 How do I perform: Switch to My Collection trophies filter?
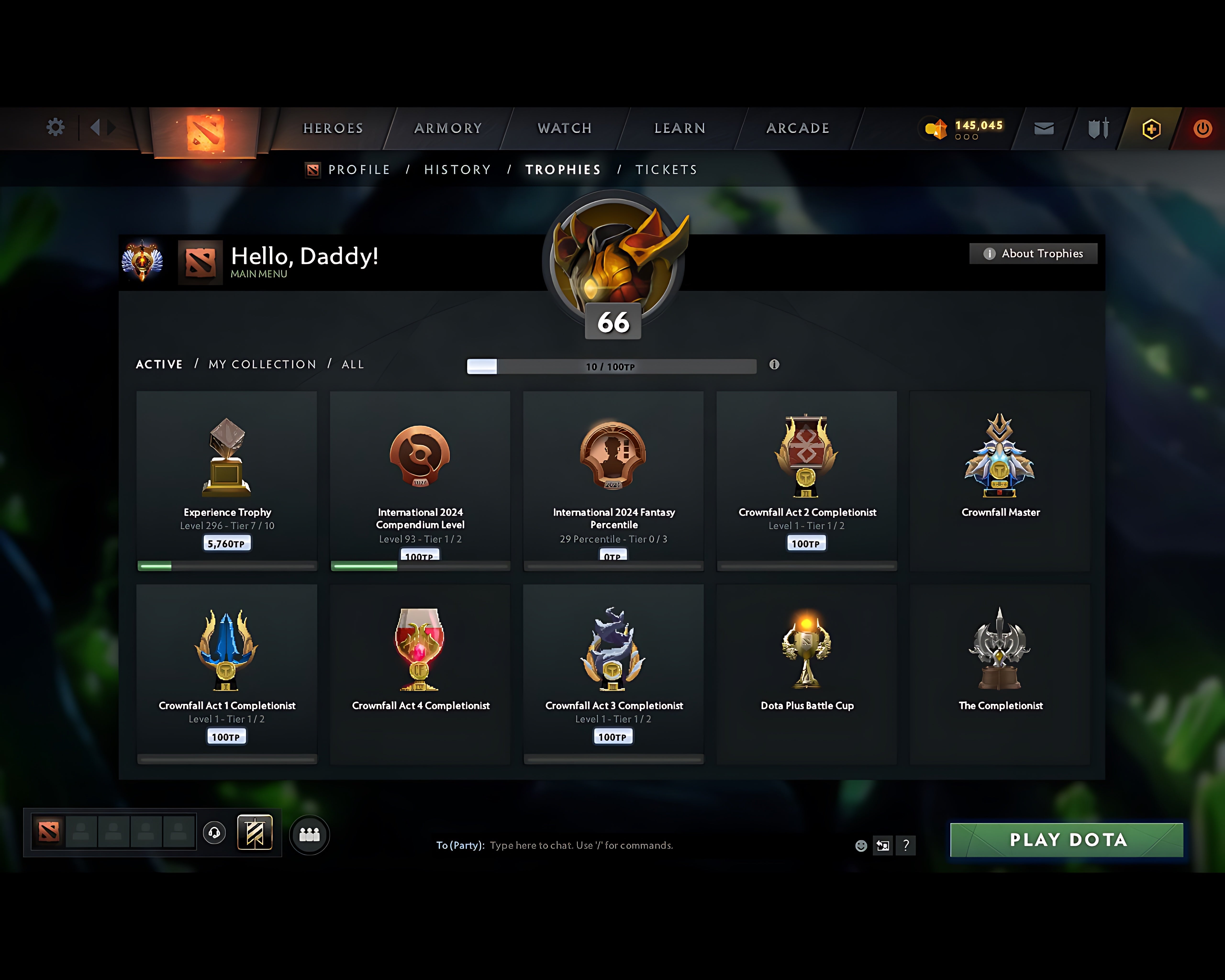click(x=262, y=364)
